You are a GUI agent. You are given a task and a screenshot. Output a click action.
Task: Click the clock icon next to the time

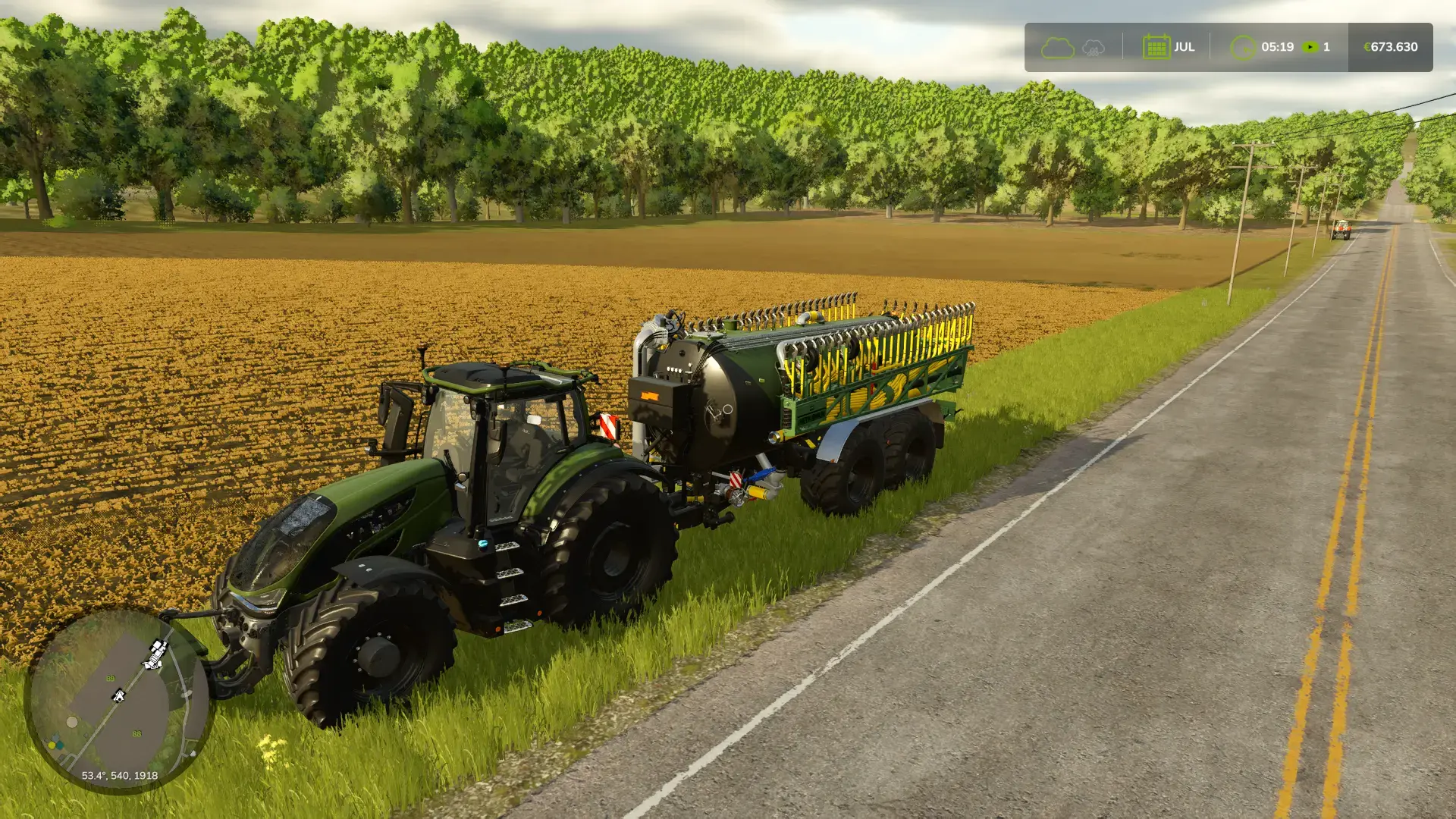coord(1242,48)
